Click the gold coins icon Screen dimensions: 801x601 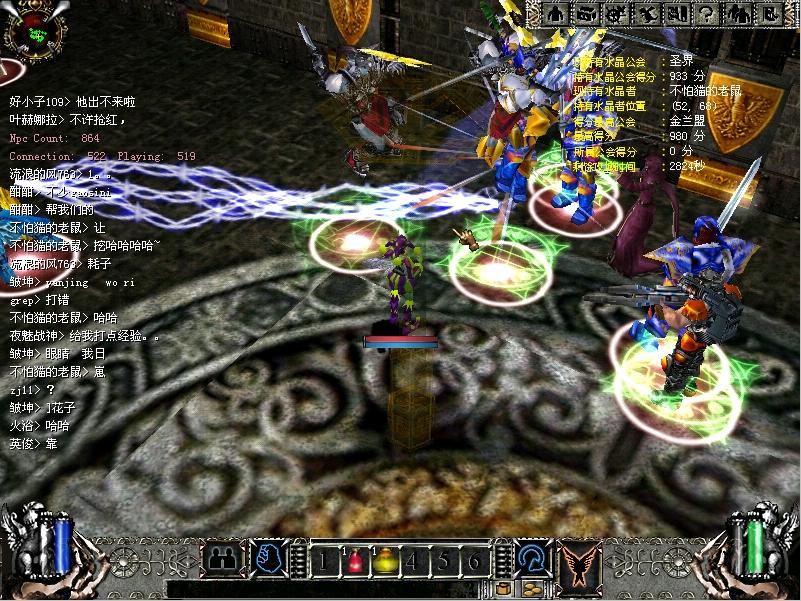[x=531, y=588]
